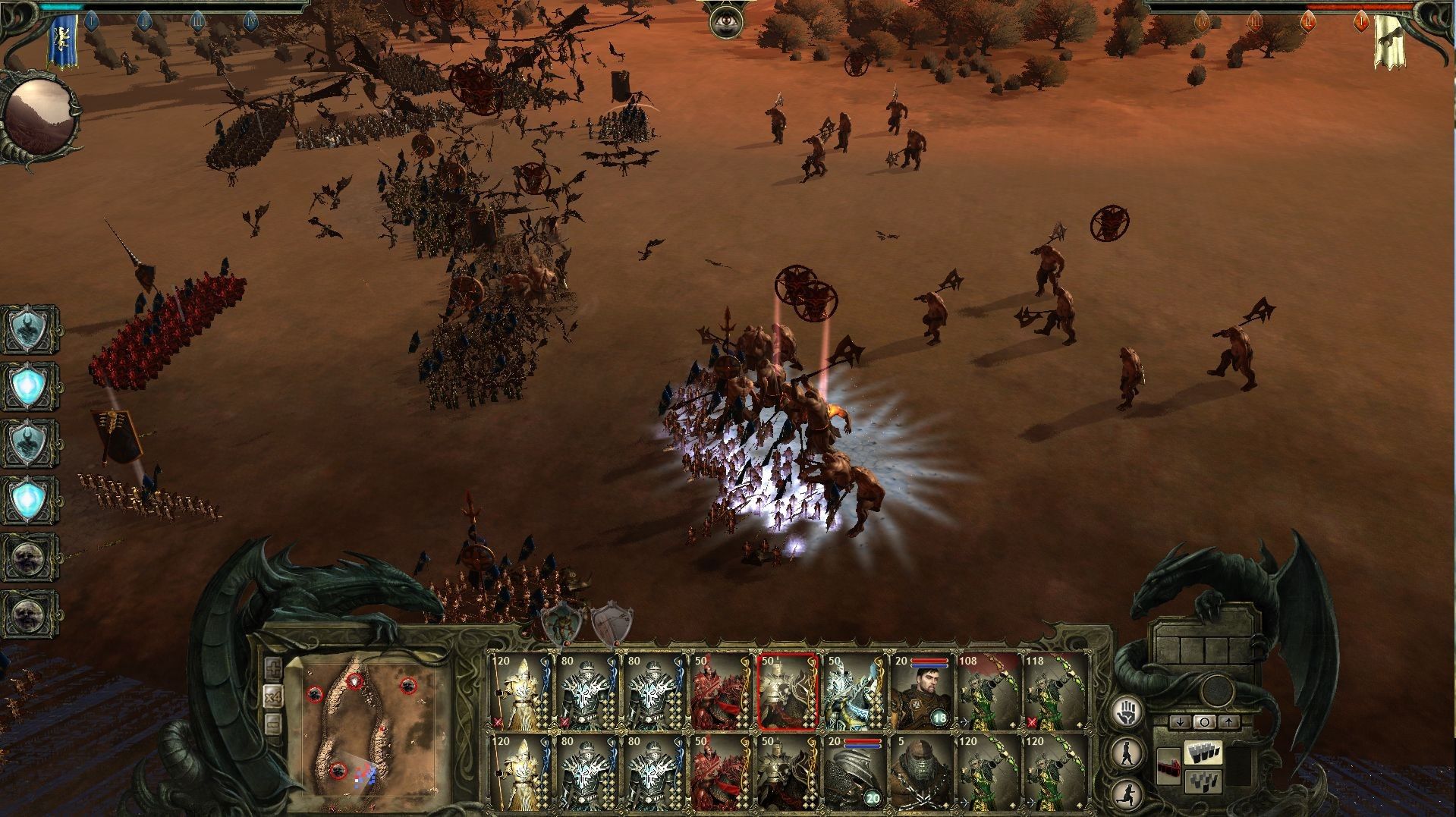The image size is (1456, 817).
Task: Choose the circle stance button
Action: (1203, 722)
